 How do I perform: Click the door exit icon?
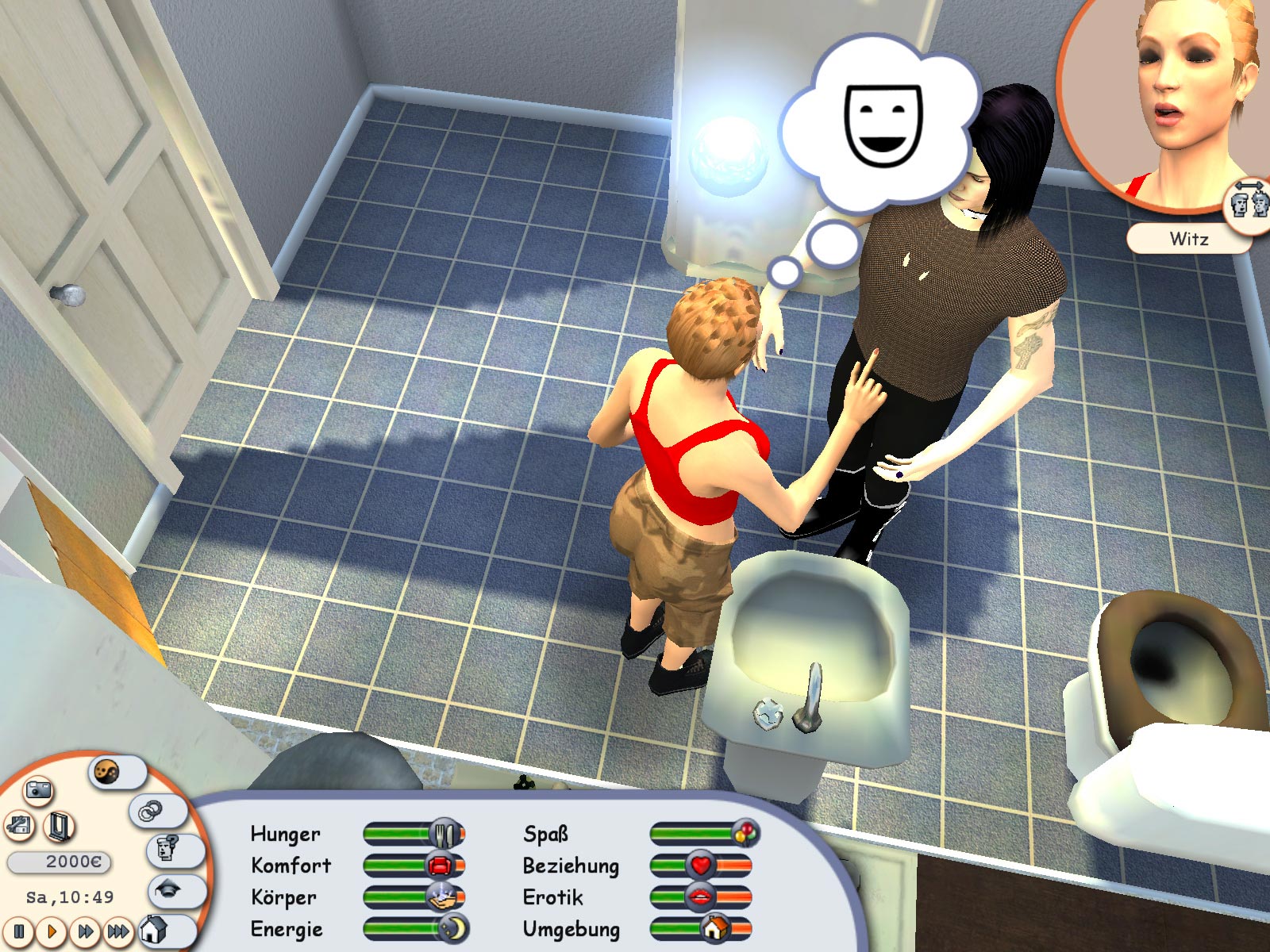tap(59, 827)
